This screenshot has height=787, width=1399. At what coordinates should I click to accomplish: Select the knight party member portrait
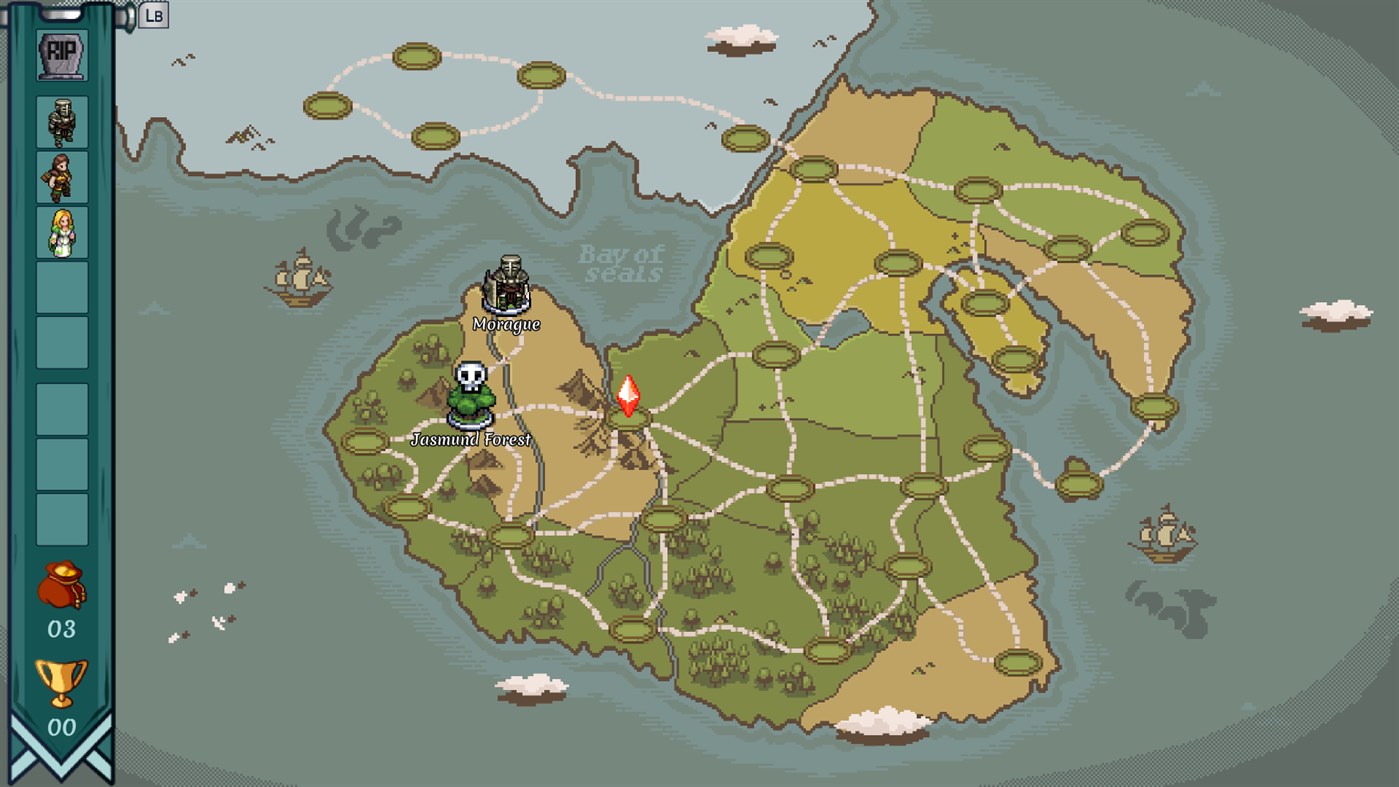[x=62, y=122]
